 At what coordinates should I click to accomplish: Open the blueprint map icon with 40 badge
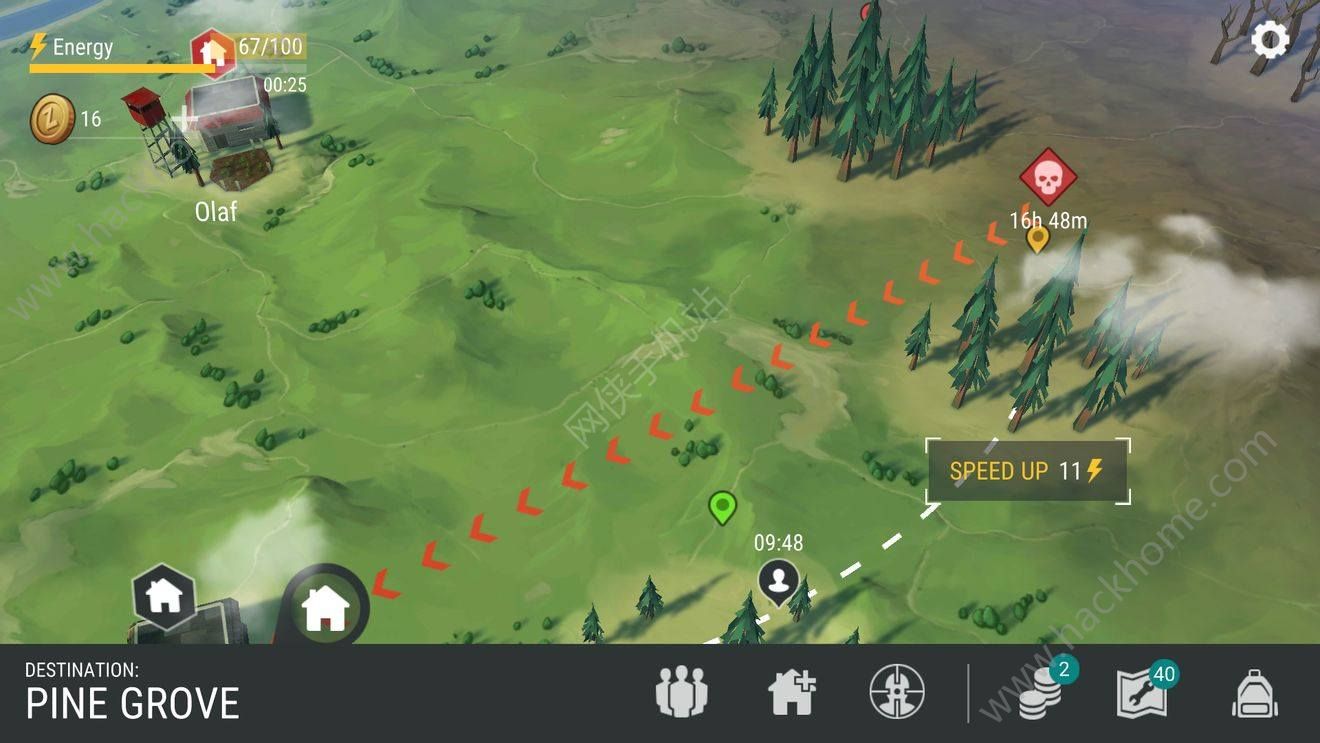[1142, 693]
